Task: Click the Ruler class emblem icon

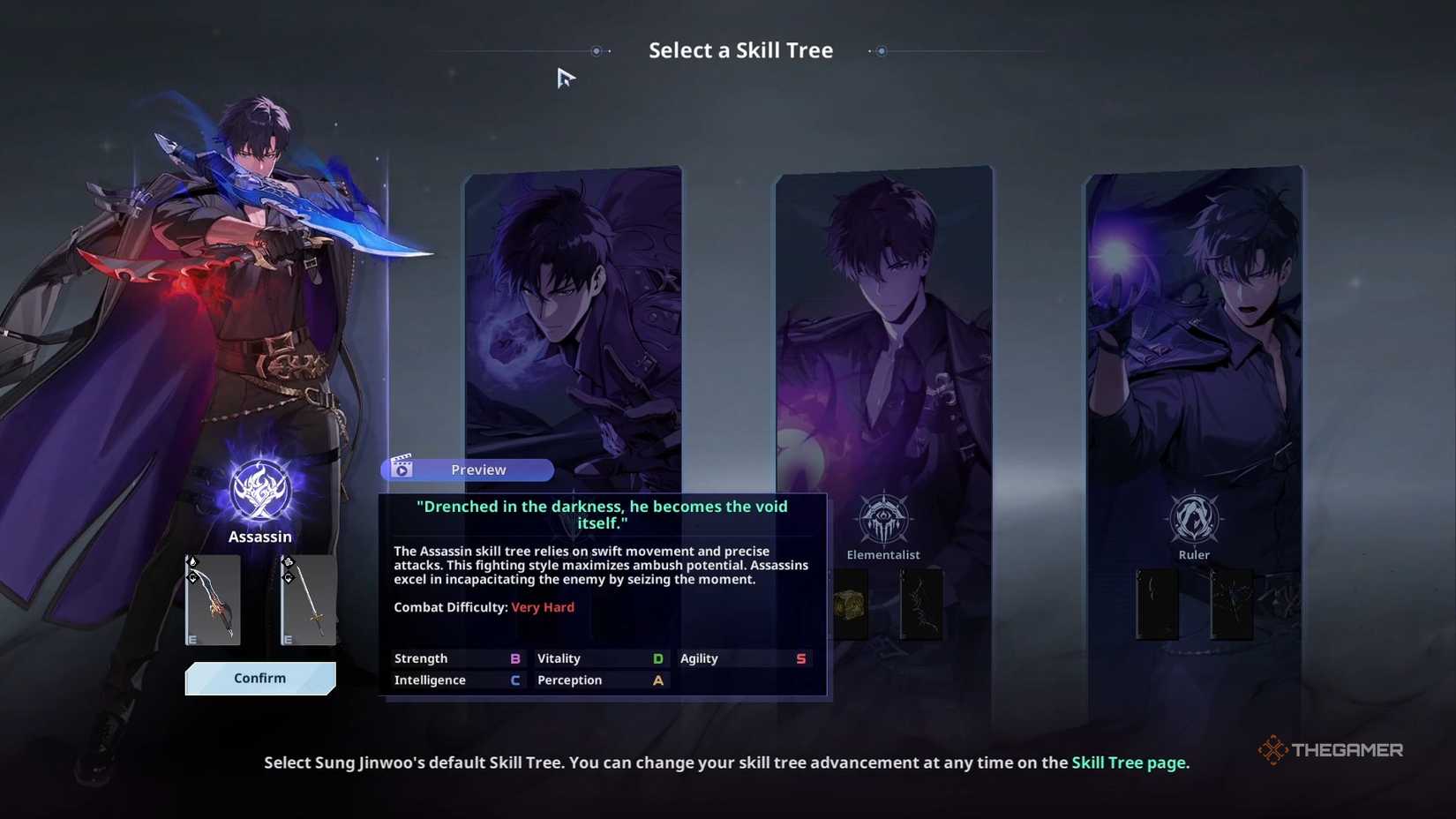Action: pos(1193,520)
